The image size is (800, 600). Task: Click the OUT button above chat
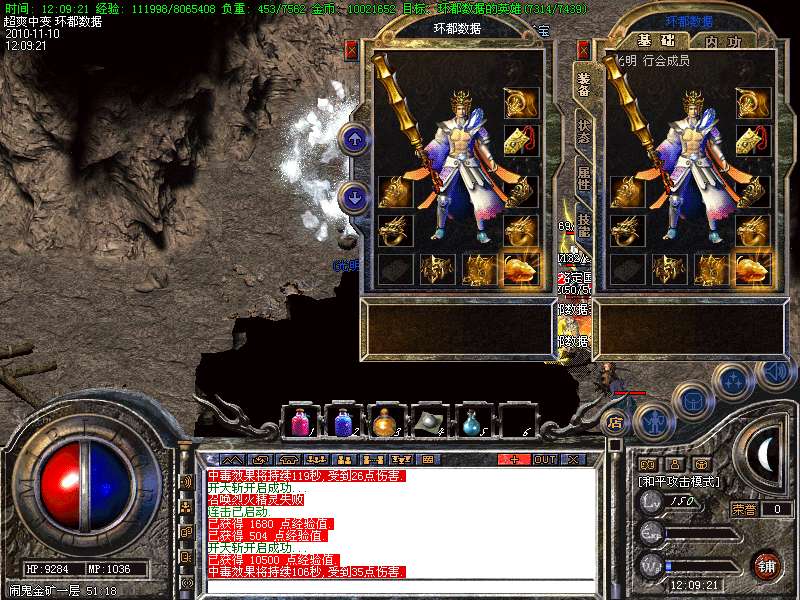click(545, 459)
